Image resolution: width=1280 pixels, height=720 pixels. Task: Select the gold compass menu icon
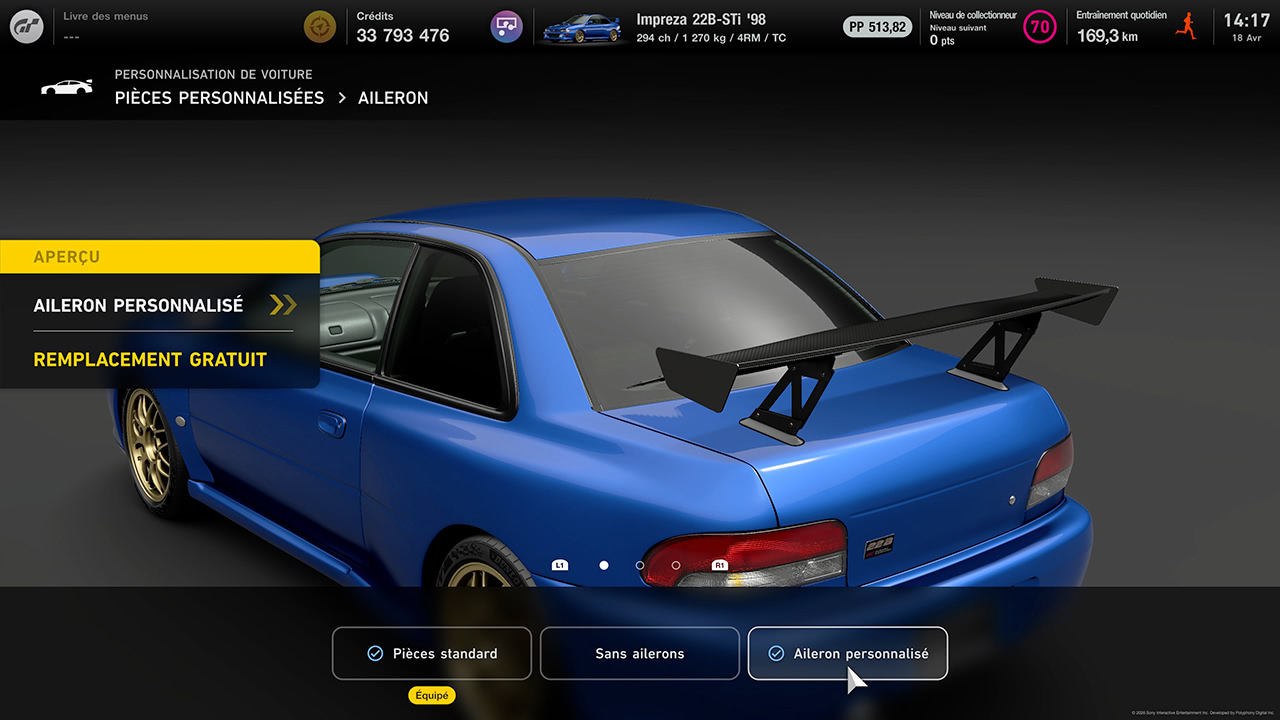320,27
